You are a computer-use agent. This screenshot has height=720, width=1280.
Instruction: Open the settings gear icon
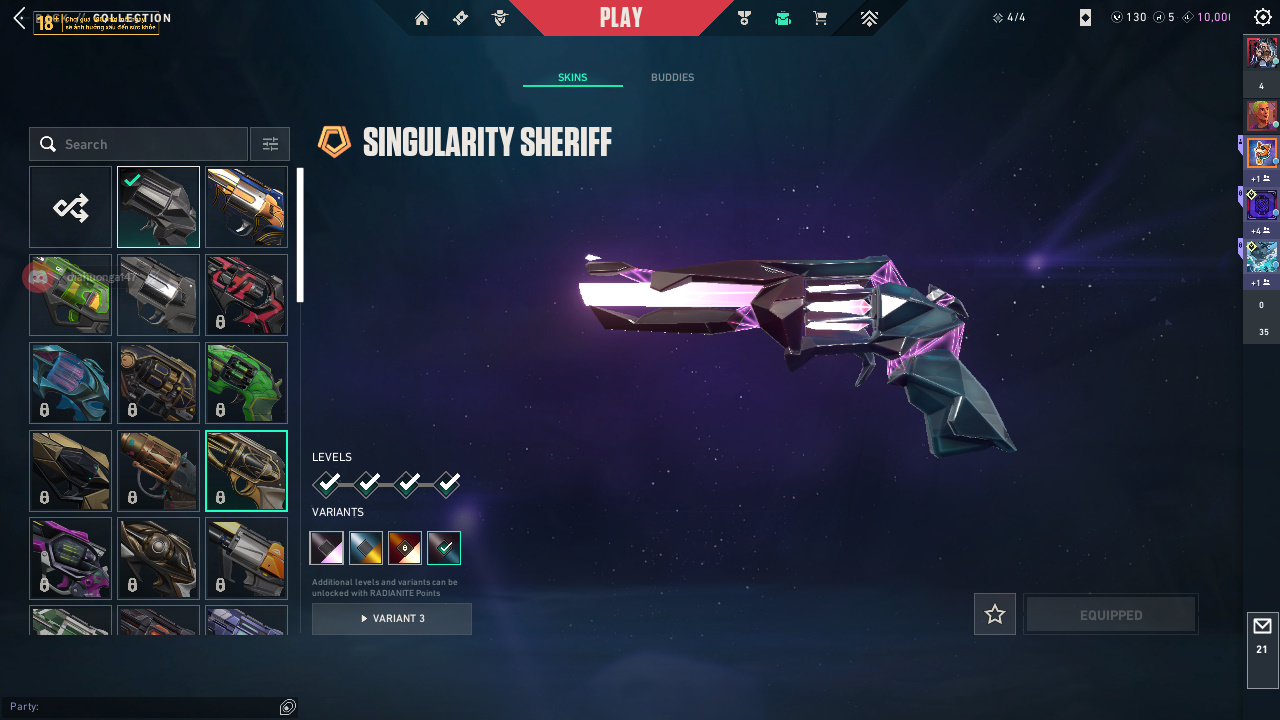point(1263,18)
